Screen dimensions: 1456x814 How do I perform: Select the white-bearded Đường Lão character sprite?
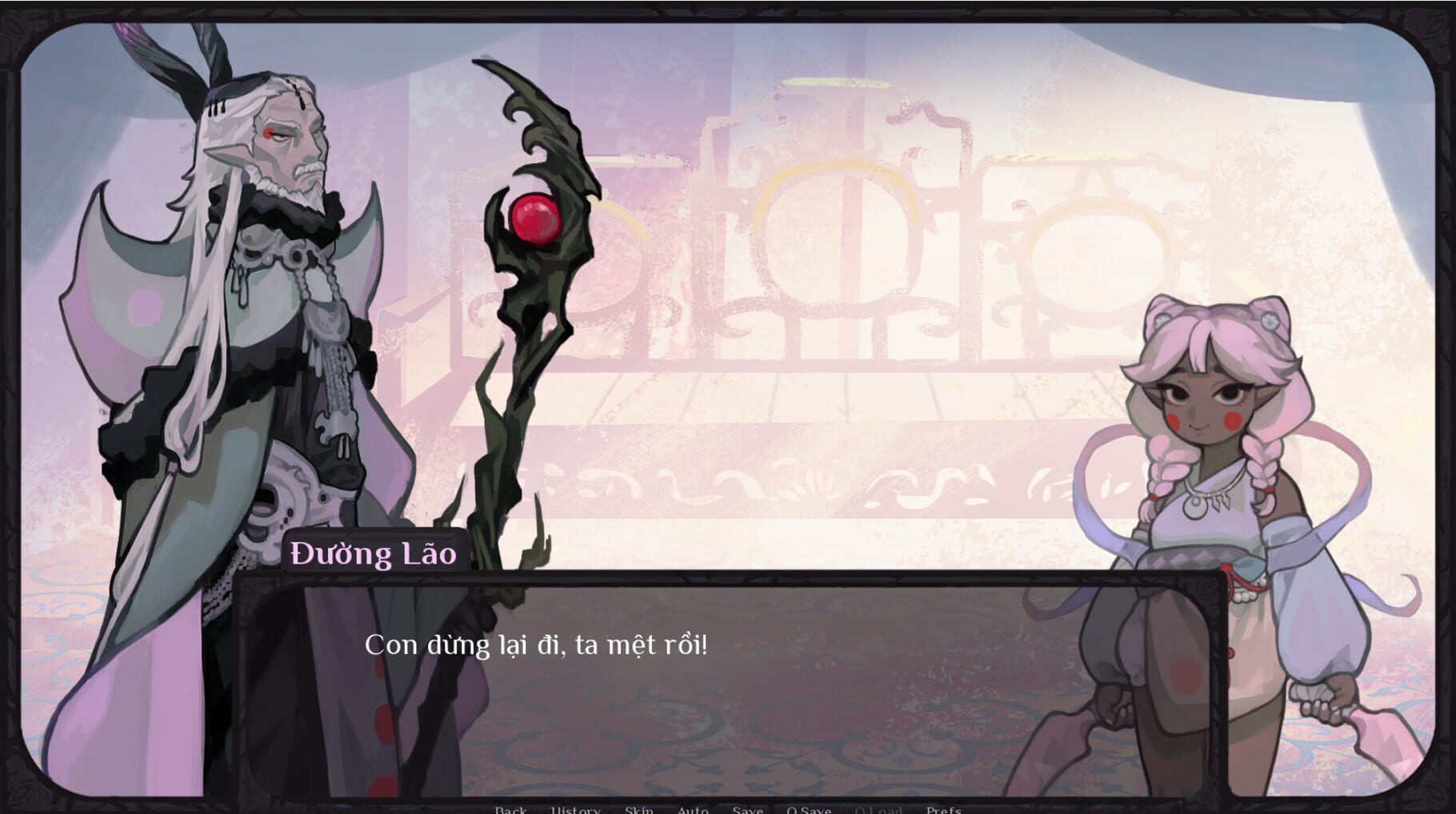coord(264,320)
